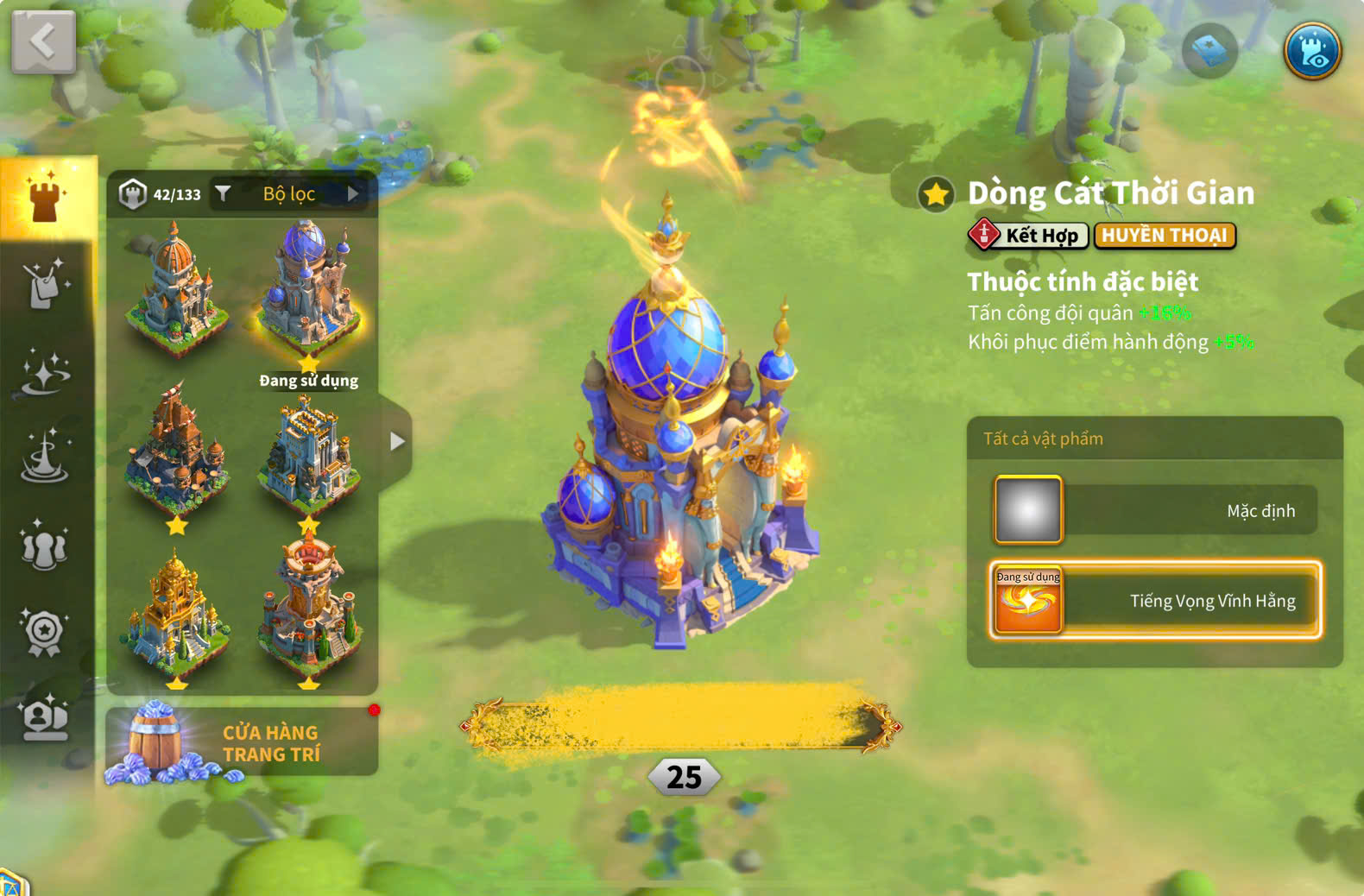This screenshot has width=1364, height=896.
Task: Open the Bộ lọc filter dropdown
Action: [x=289, y=192]
